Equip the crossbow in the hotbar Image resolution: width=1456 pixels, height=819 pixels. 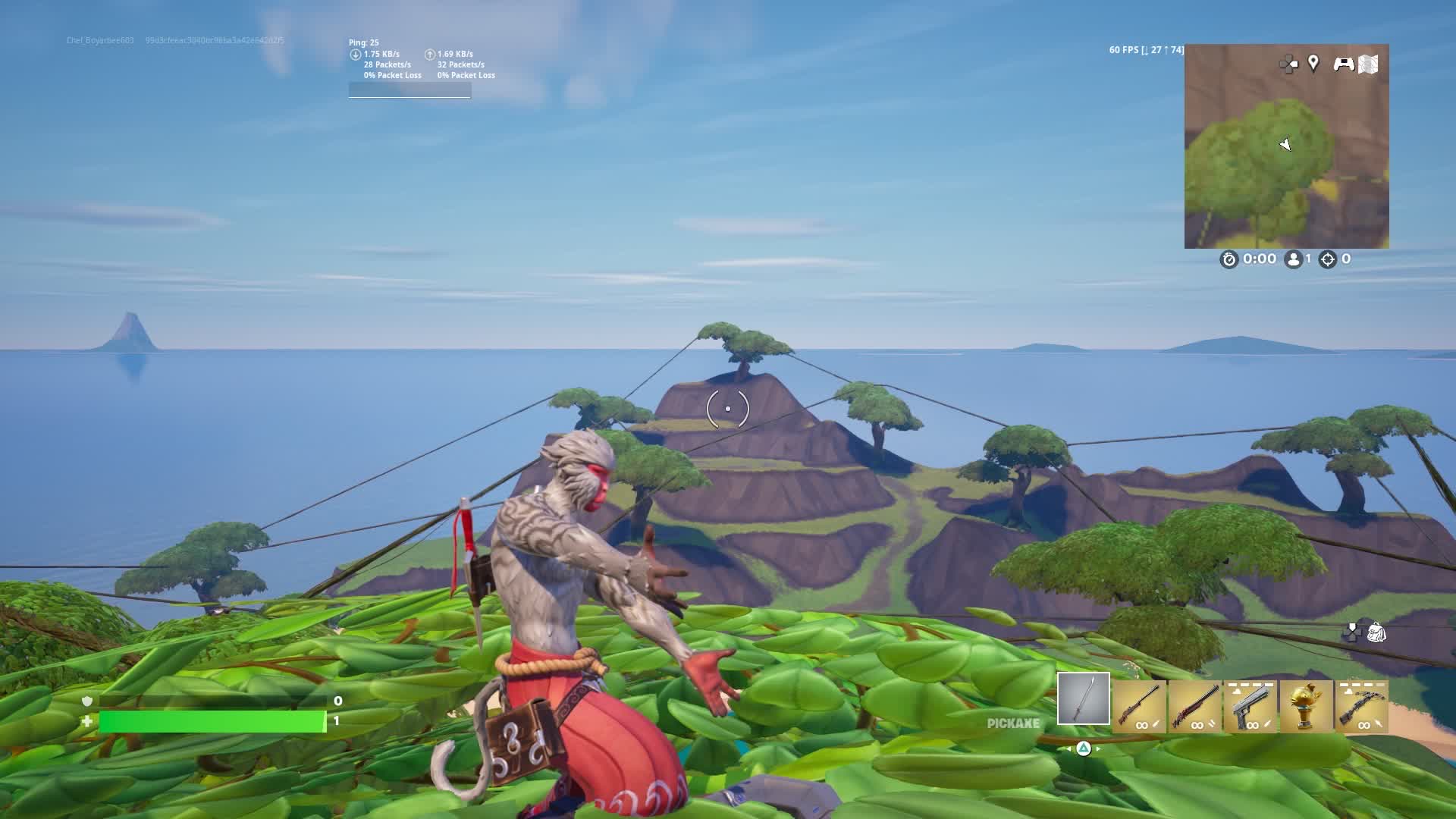tap(1361, 706)
